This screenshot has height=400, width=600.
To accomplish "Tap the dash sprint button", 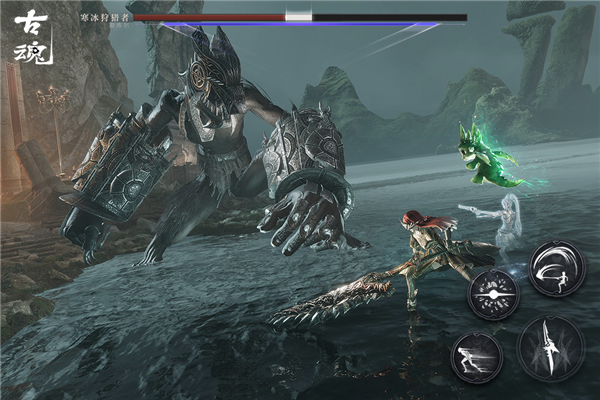I will click(476, 357).
